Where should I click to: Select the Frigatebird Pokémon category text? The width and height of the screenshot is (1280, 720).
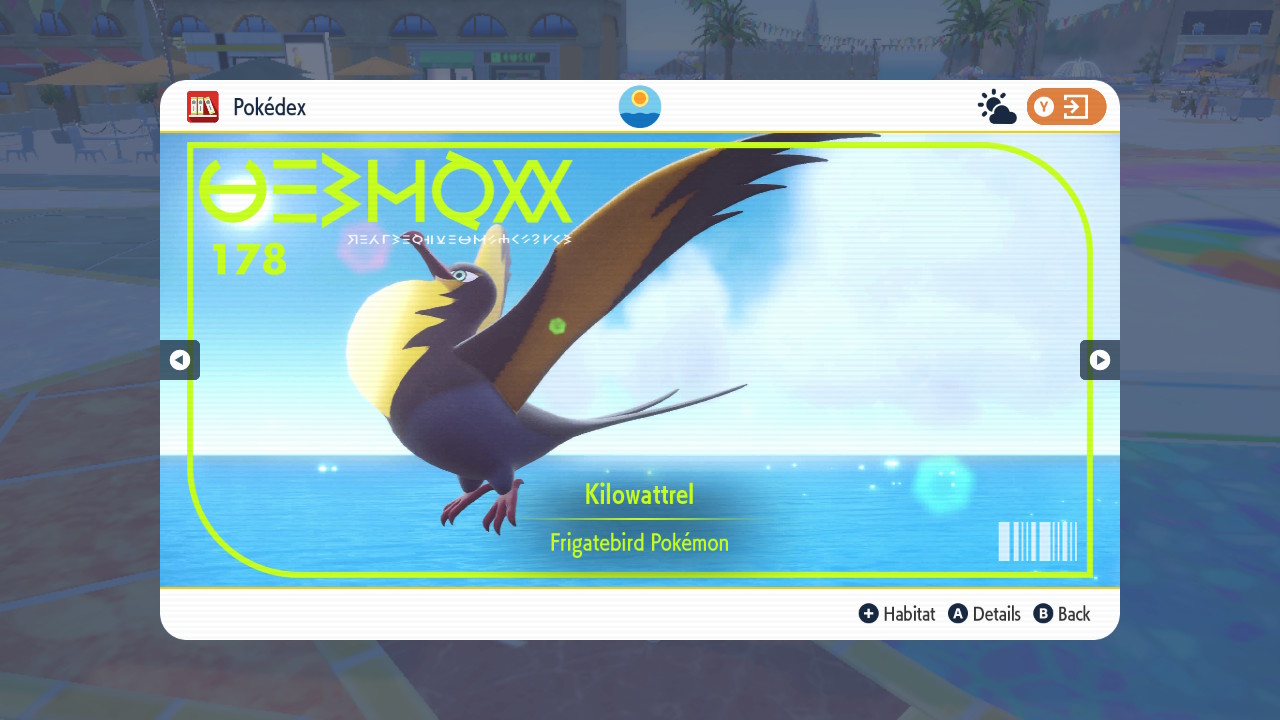(639, 543)
